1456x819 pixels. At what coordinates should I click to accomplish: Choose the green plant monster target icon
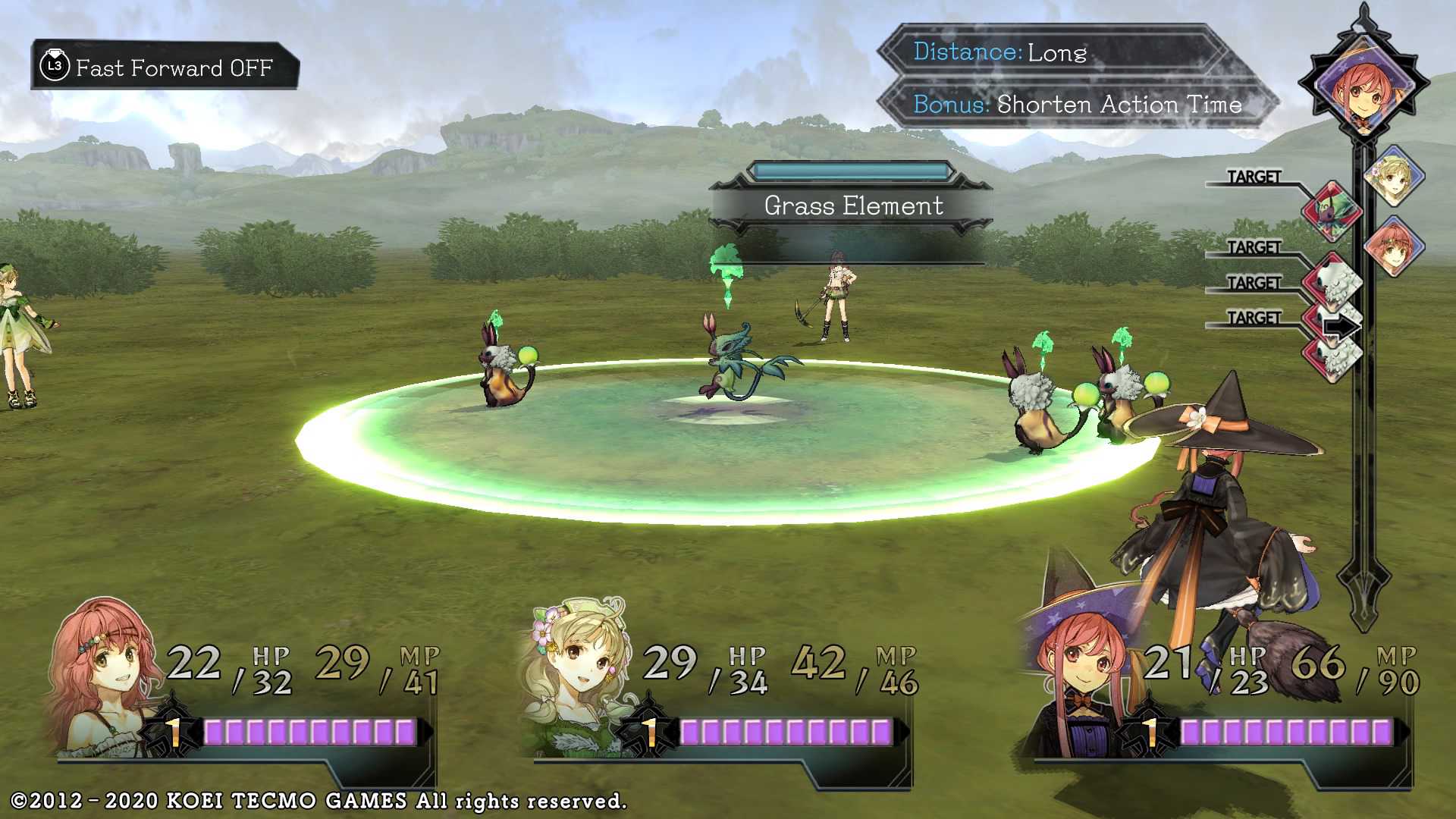pos(1331,210)
